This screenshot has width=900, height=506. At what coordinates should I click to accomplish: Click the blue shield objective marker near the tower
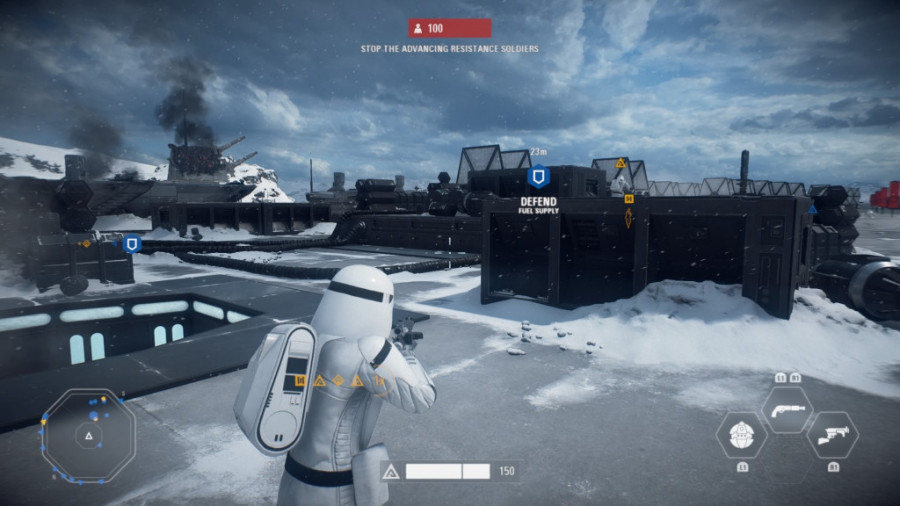pos(131,243)
